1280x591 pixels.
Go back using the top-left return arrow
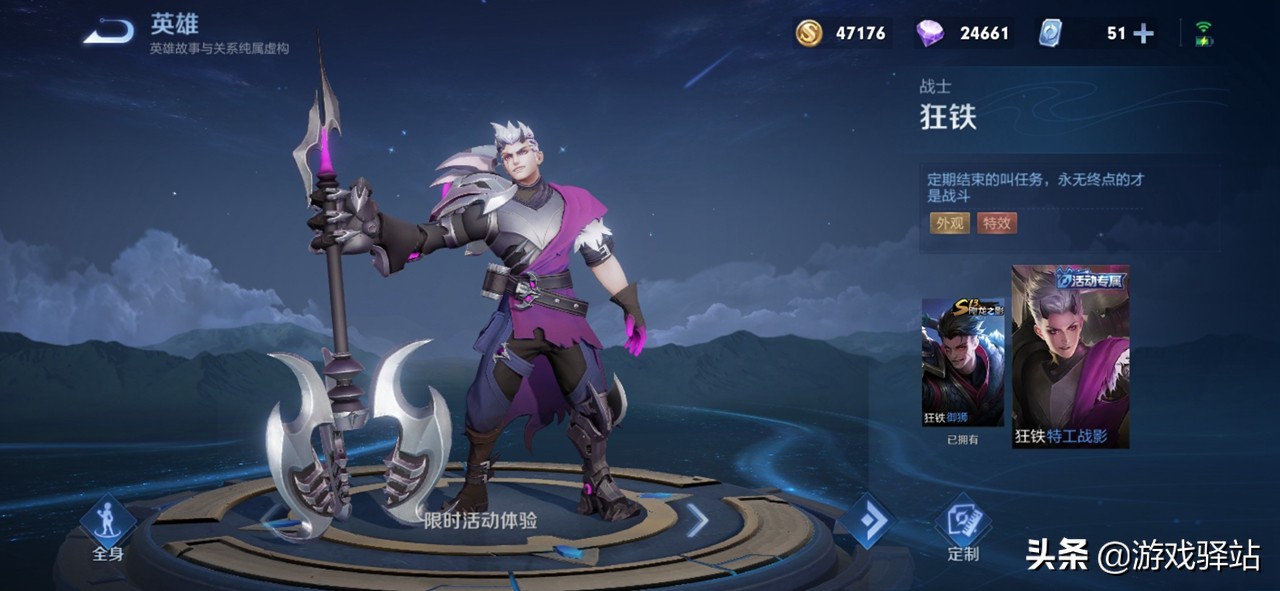[x=109, y=33]
